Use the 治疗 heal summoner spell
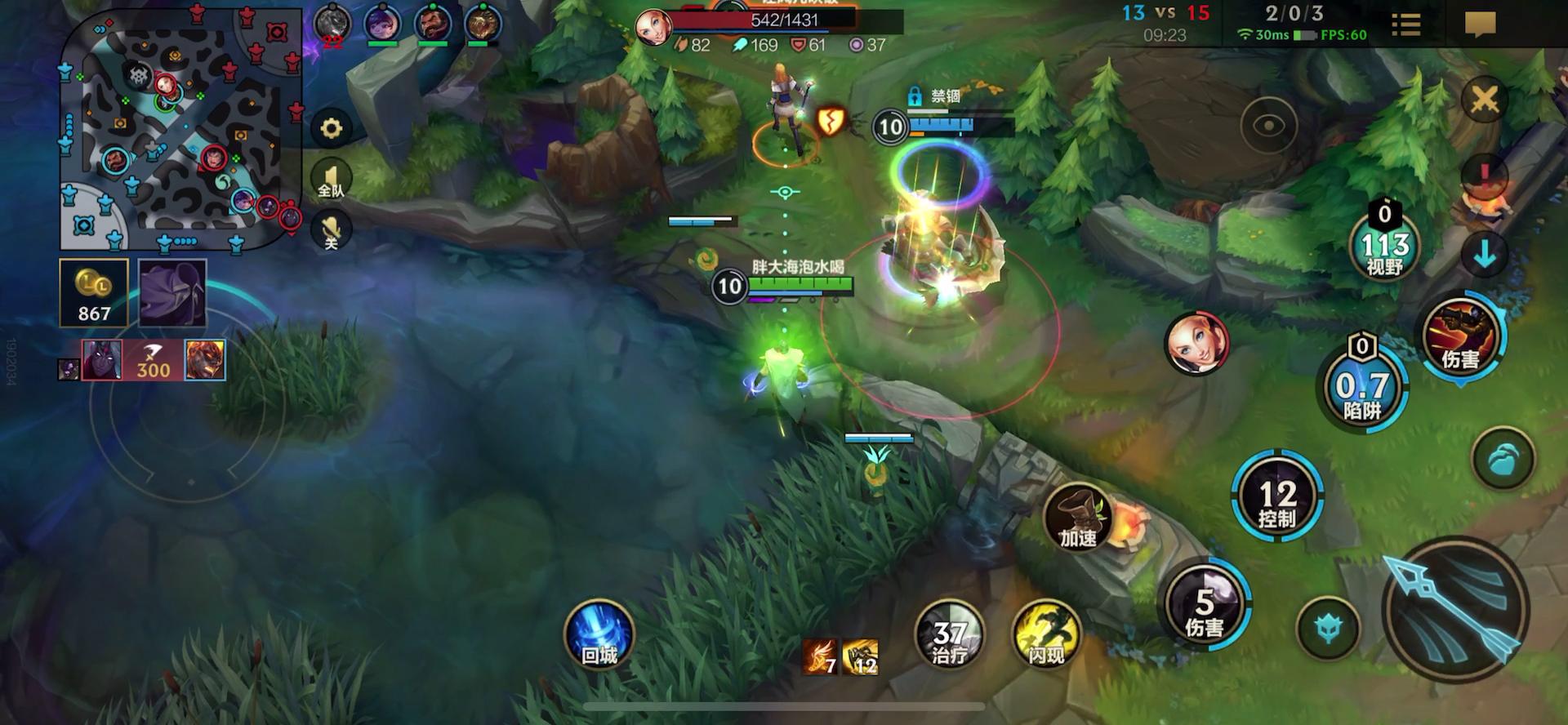This screenshot has height=725, width=1568. 949,637
